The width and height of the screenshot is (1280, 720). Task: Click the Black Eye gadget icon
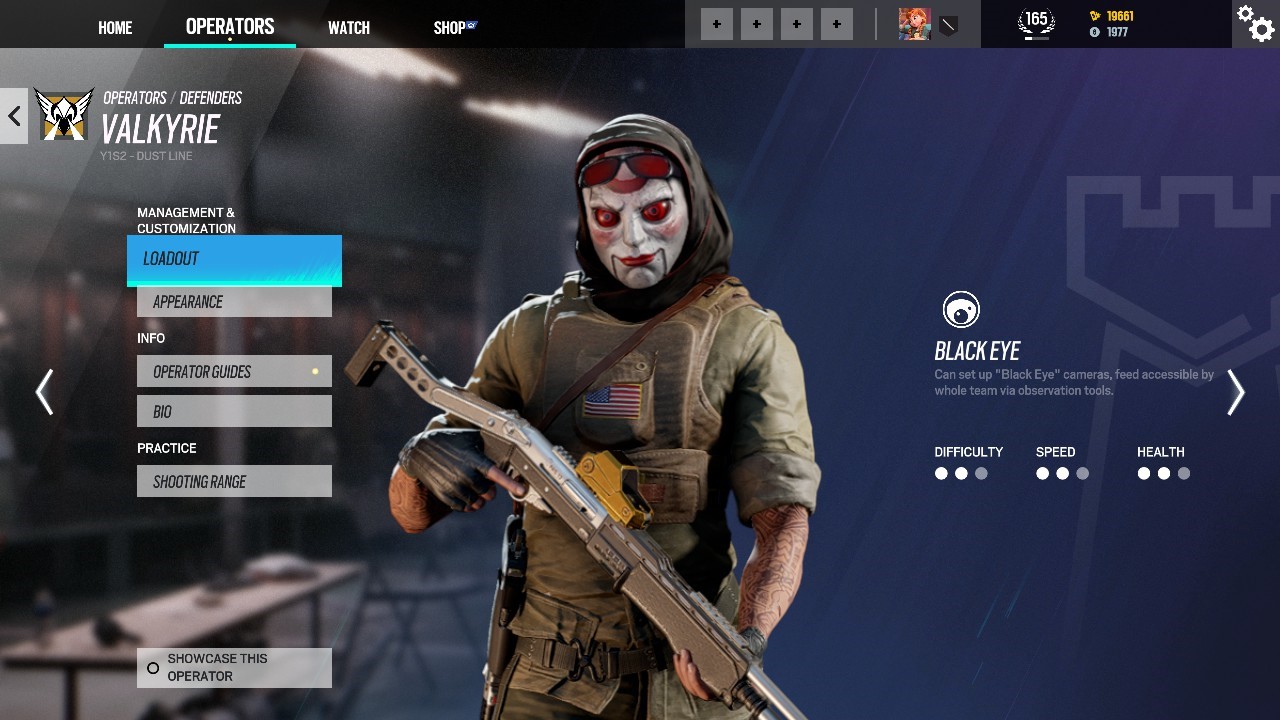click(x=961, y=310)
